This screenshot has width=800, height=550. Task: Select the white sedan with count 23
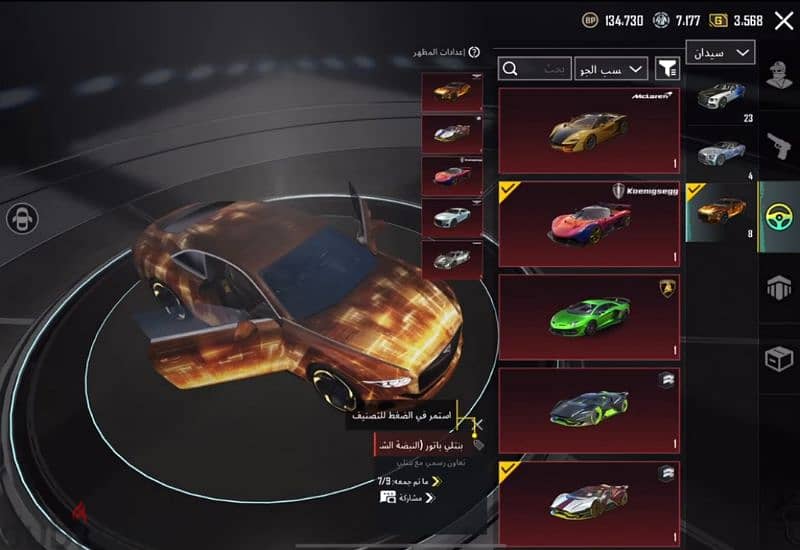(722, 100)
